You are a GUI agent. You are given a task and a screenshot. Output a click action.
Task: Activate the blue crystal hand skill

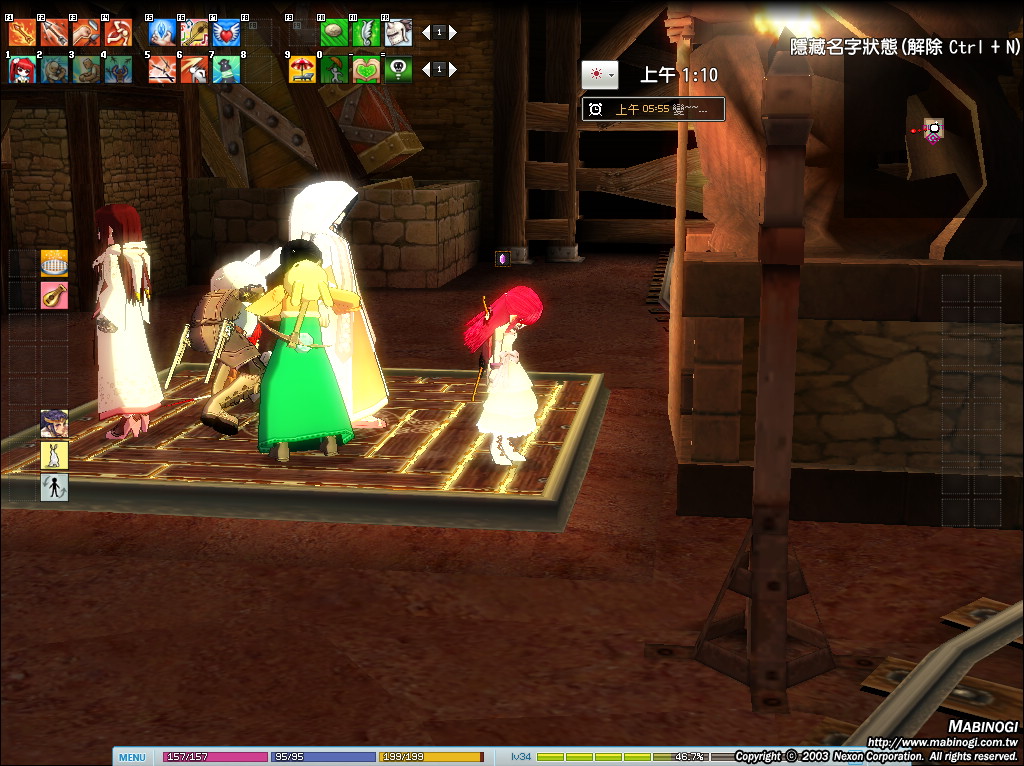[162, 32]
